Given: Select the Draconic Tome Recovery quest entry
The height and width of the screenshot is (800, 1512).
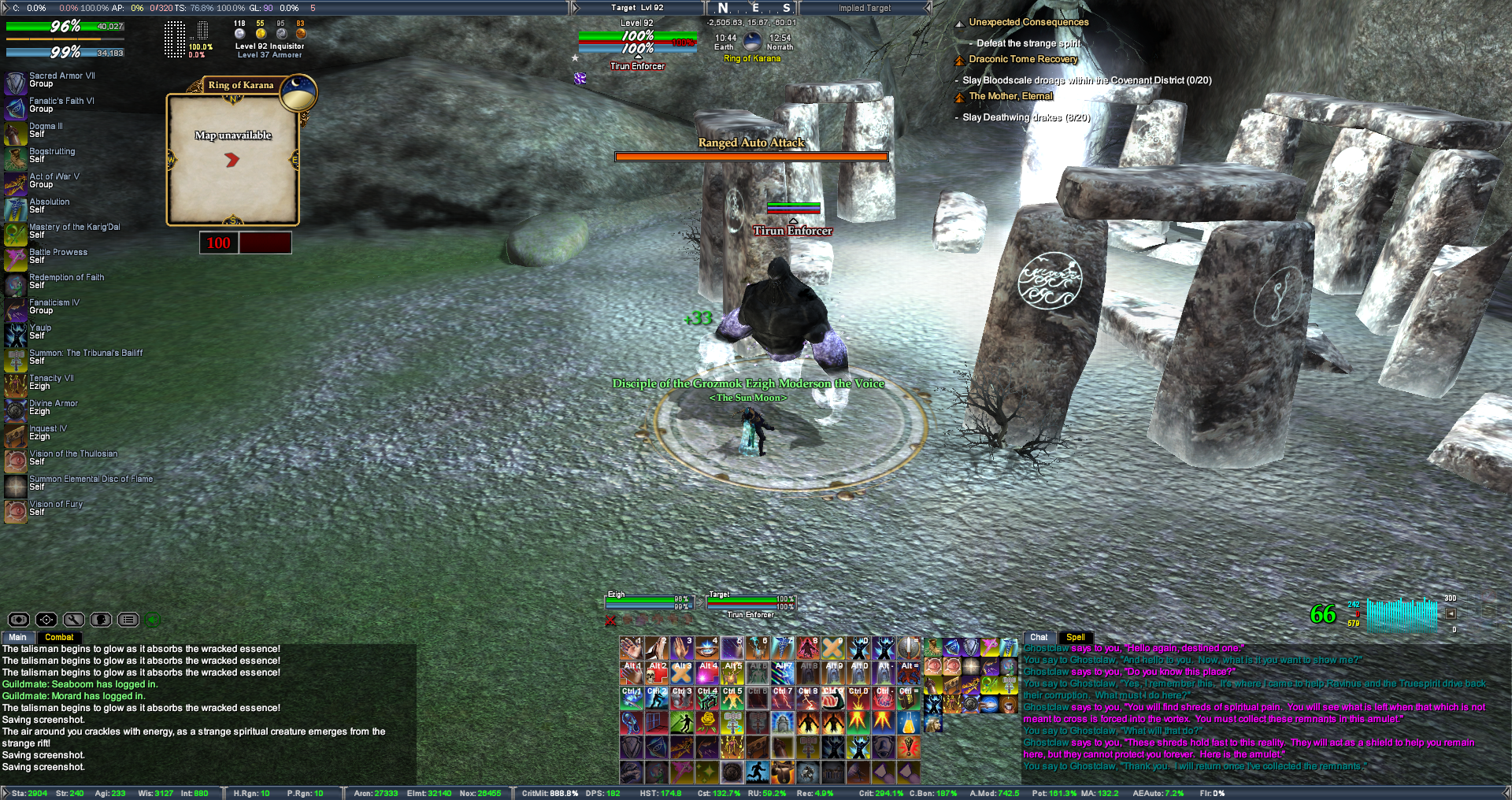Looking at the screenshot, I should (x=1023, y=59).
